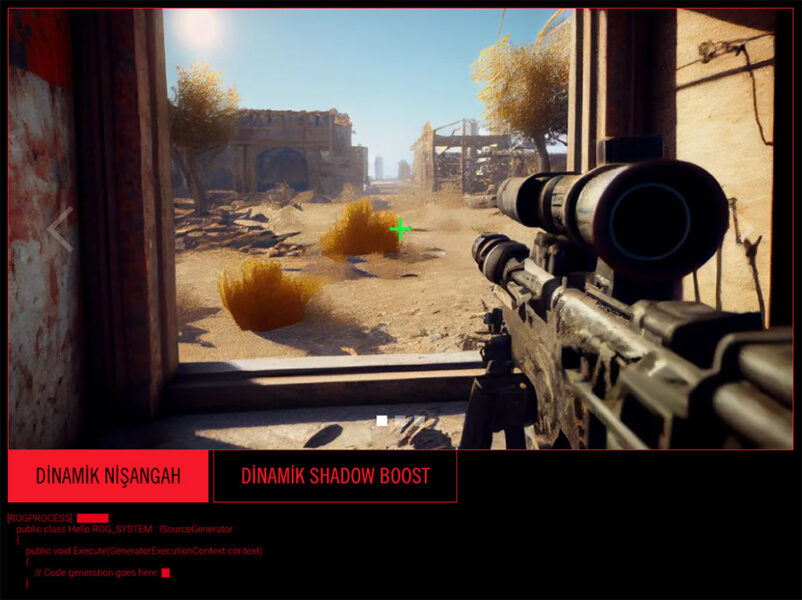Choose the active white carousel dot
Screen dimensions: 802x600
tap(382, 421)
